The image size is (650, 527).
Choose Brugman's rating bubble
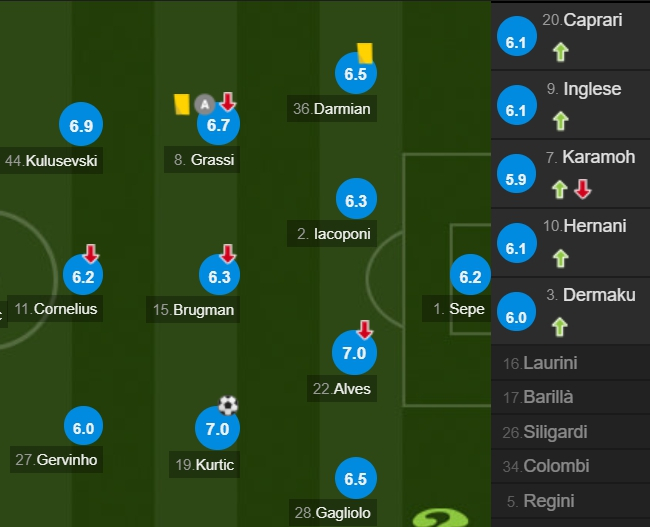220,276
